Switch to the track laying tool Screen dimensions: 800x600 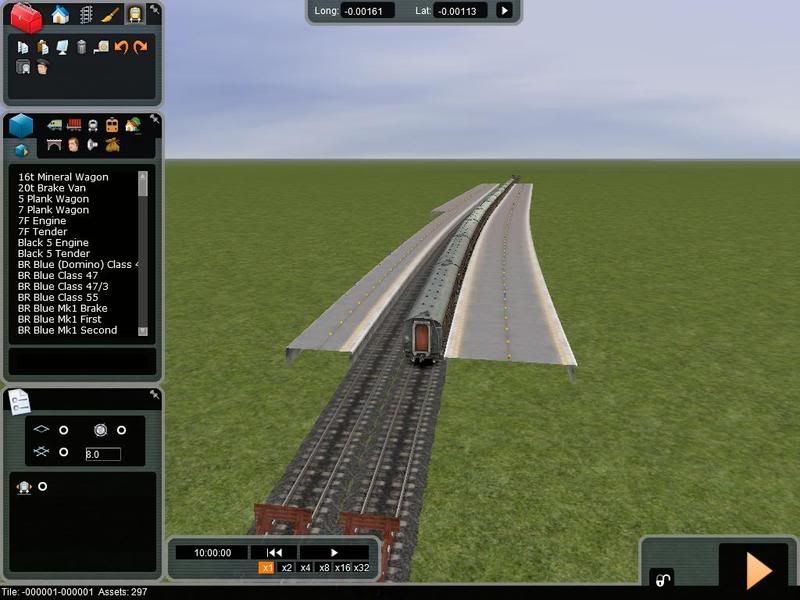[85, 15]
